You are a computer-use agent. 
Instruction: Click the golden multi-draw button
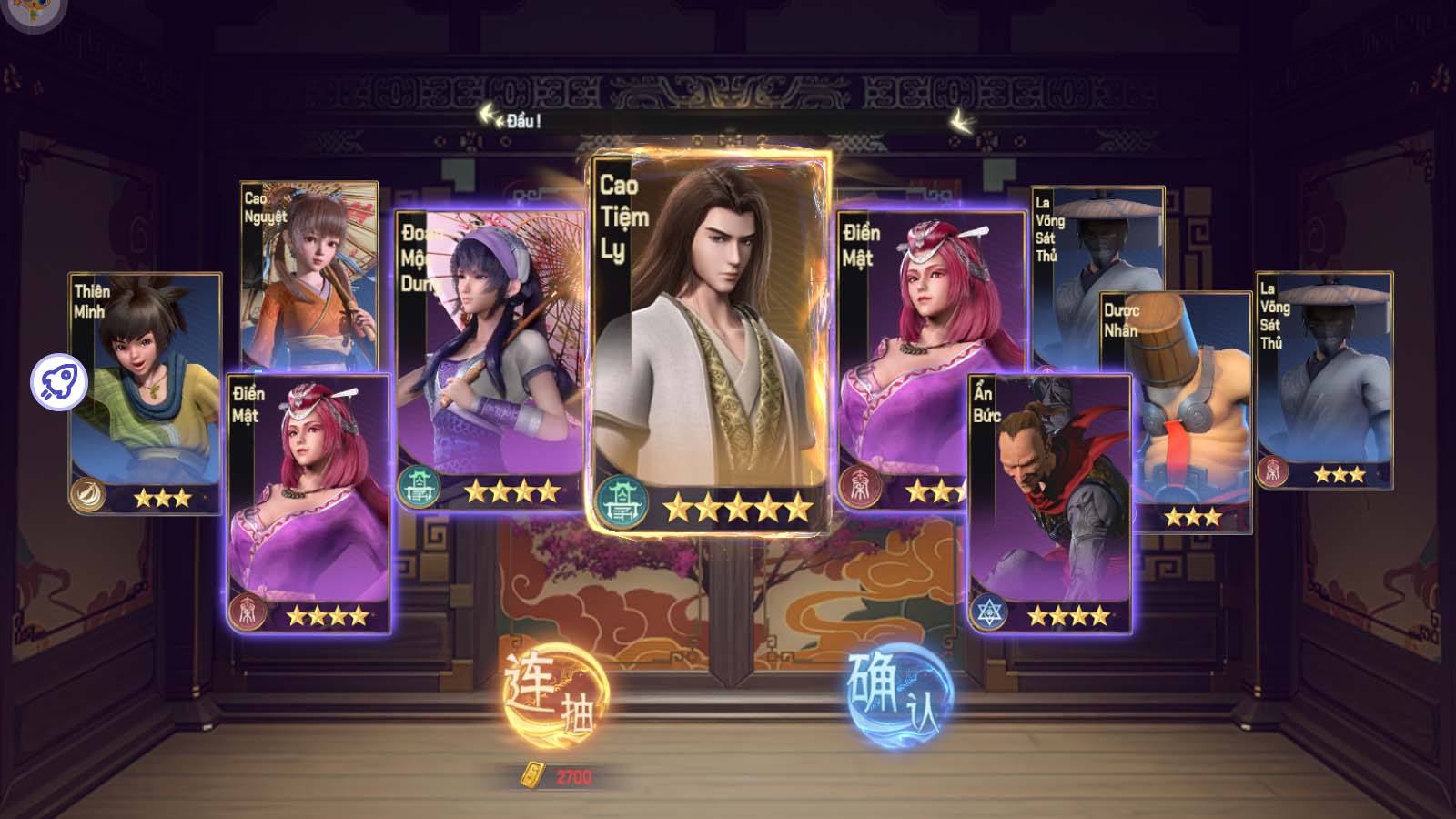tap(554, 696)
